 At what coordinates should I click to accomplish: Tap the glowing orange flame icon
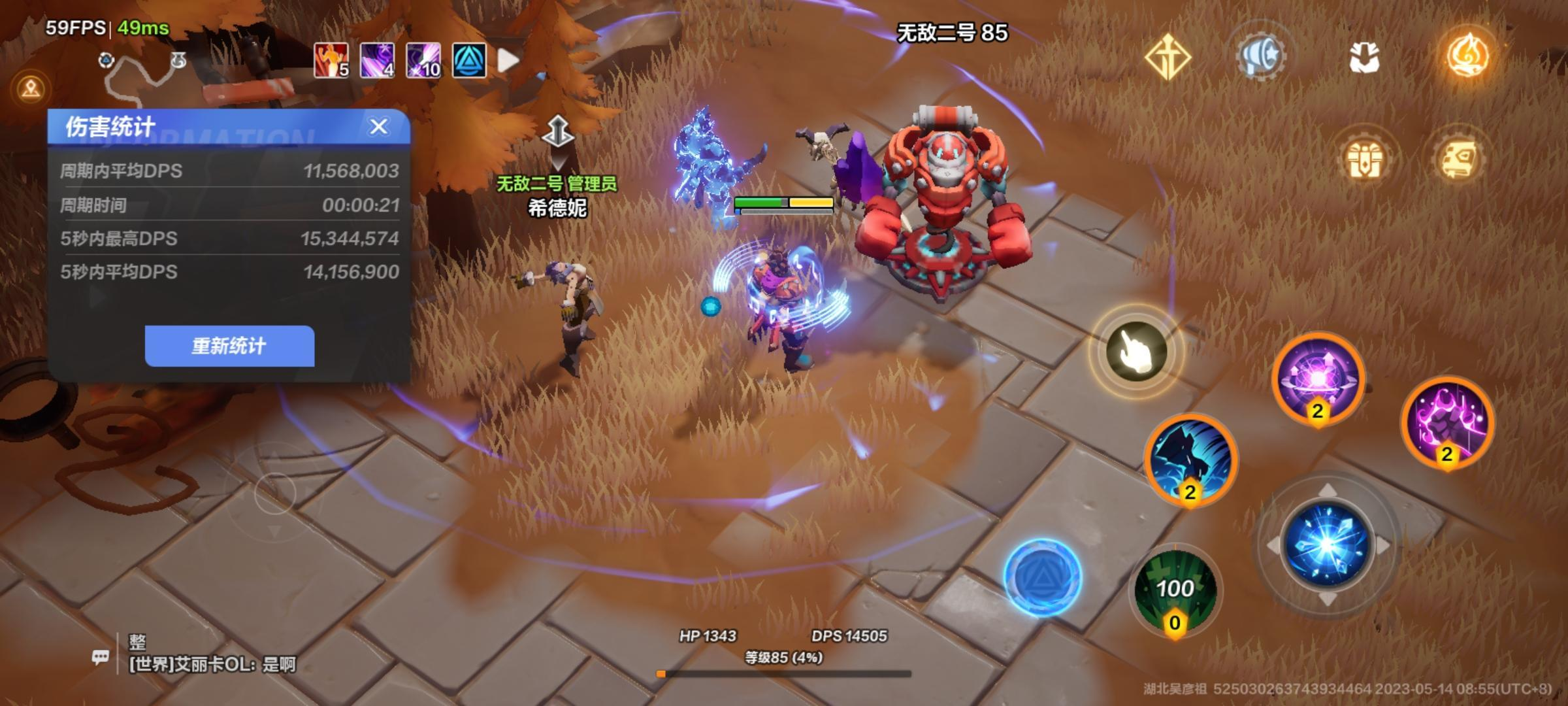pyautogui.click(x=1467, y=56)
